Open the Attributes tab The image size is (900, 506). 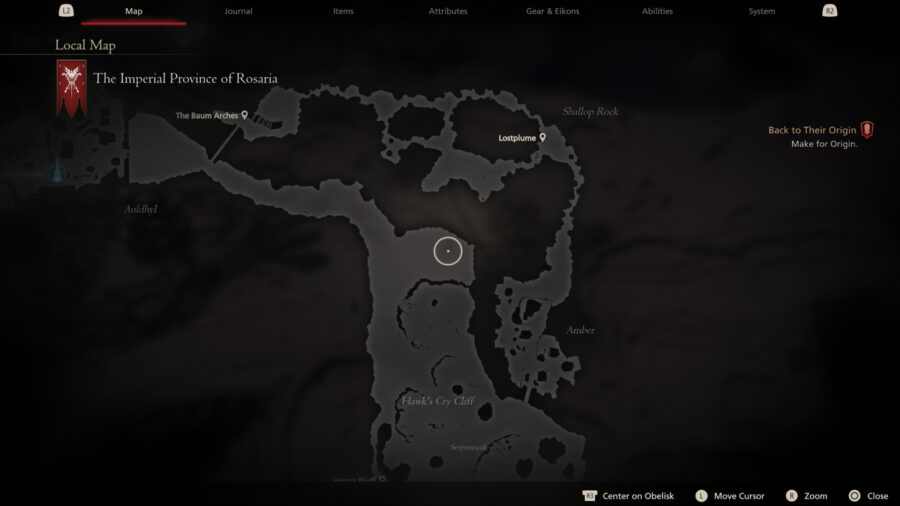[x=447, y=11]
